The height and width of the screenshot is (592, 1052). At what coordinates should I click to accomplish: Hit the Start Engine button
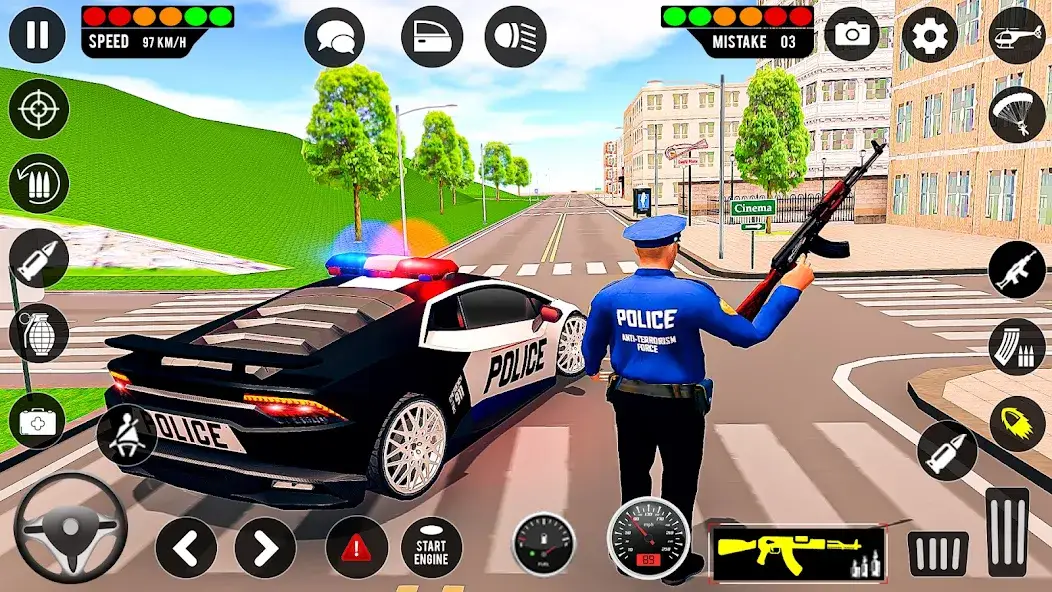[431, 547]
